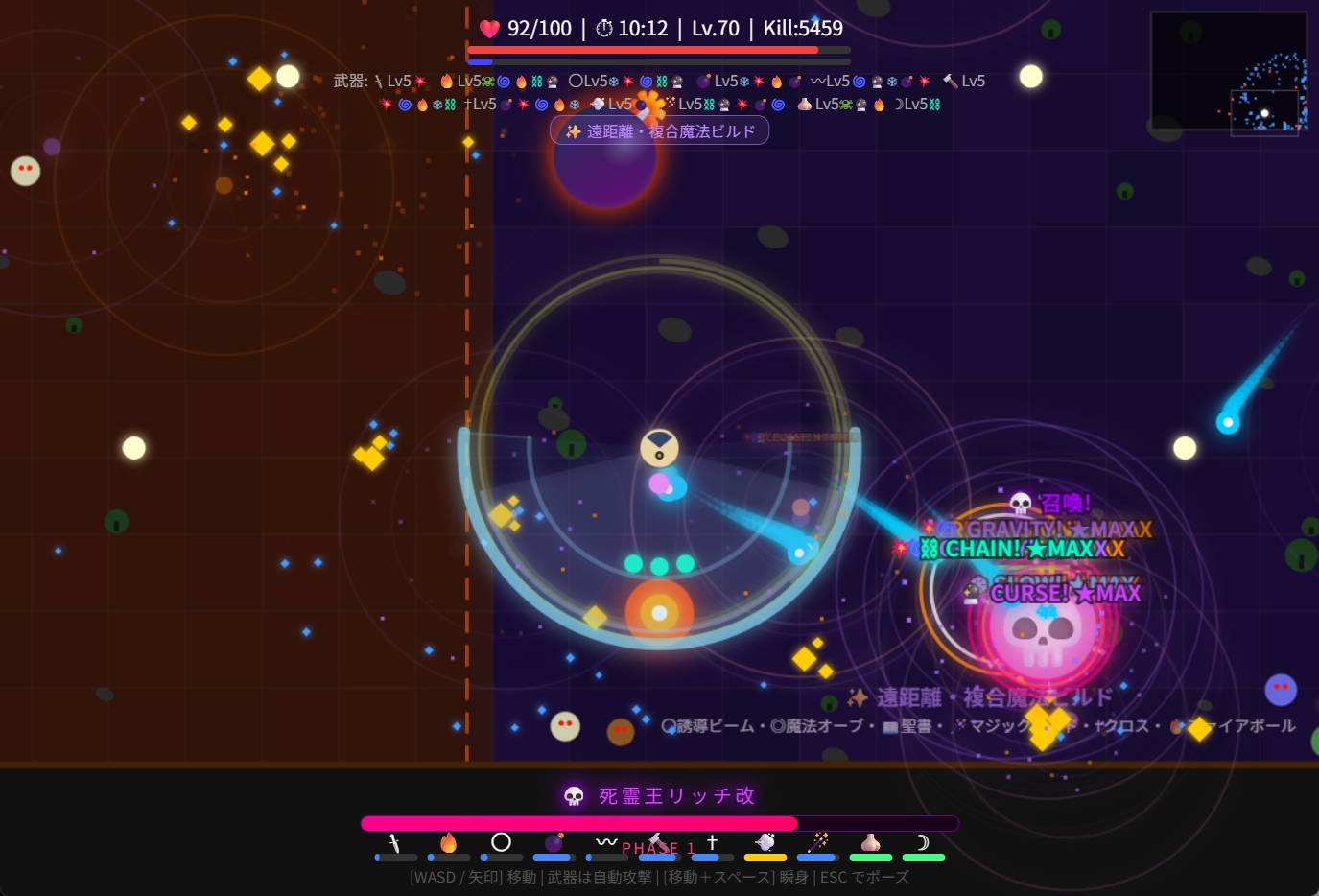This screenshot has width=1319, height=896.
Task: Toggle the wave weapon icon in the bottom row
Action: (x=604, y=840)
